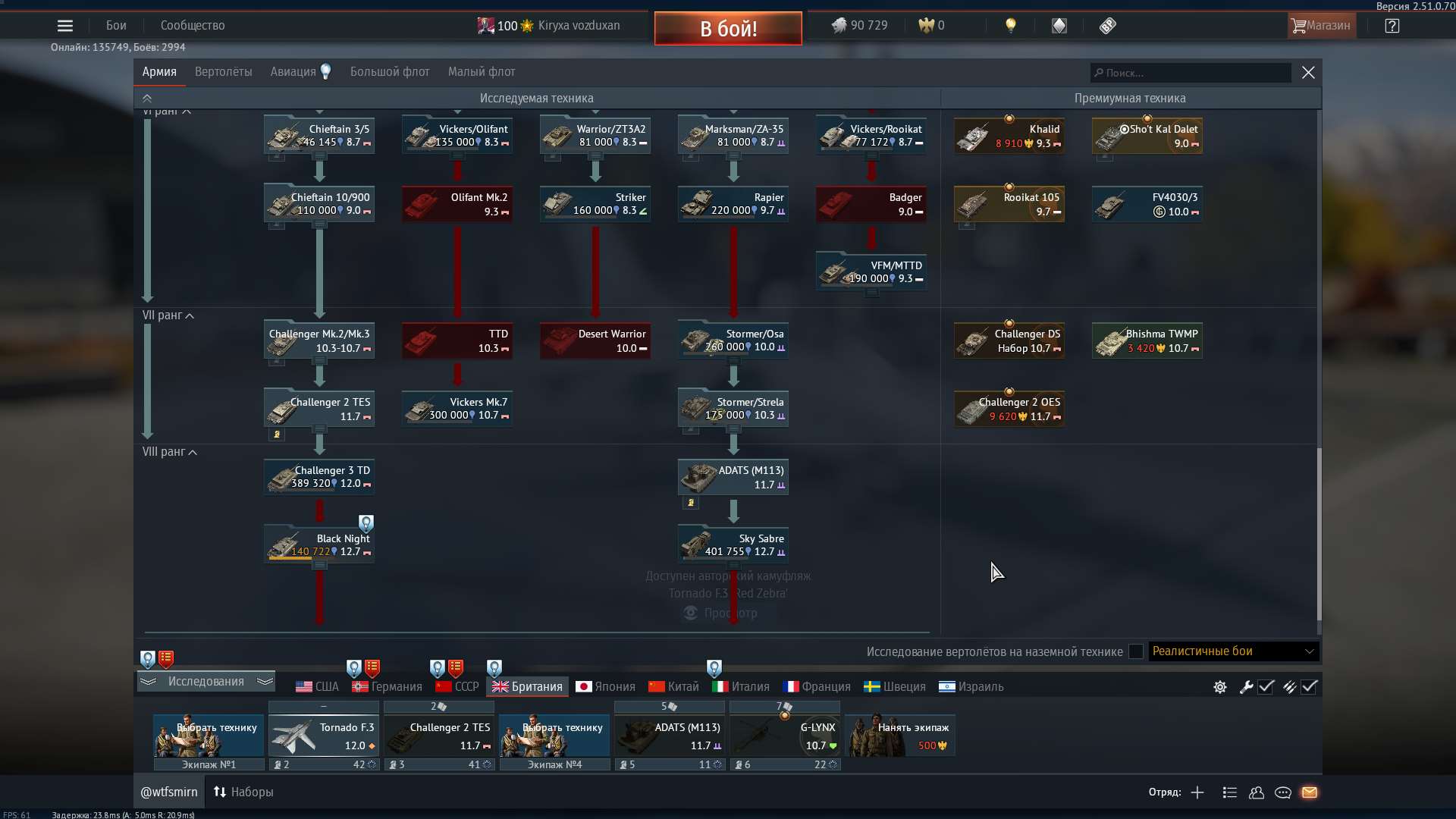Toggle the checkbox next to the wrench icon
Screen dimensions: 1456x819
click(1266, 687)
